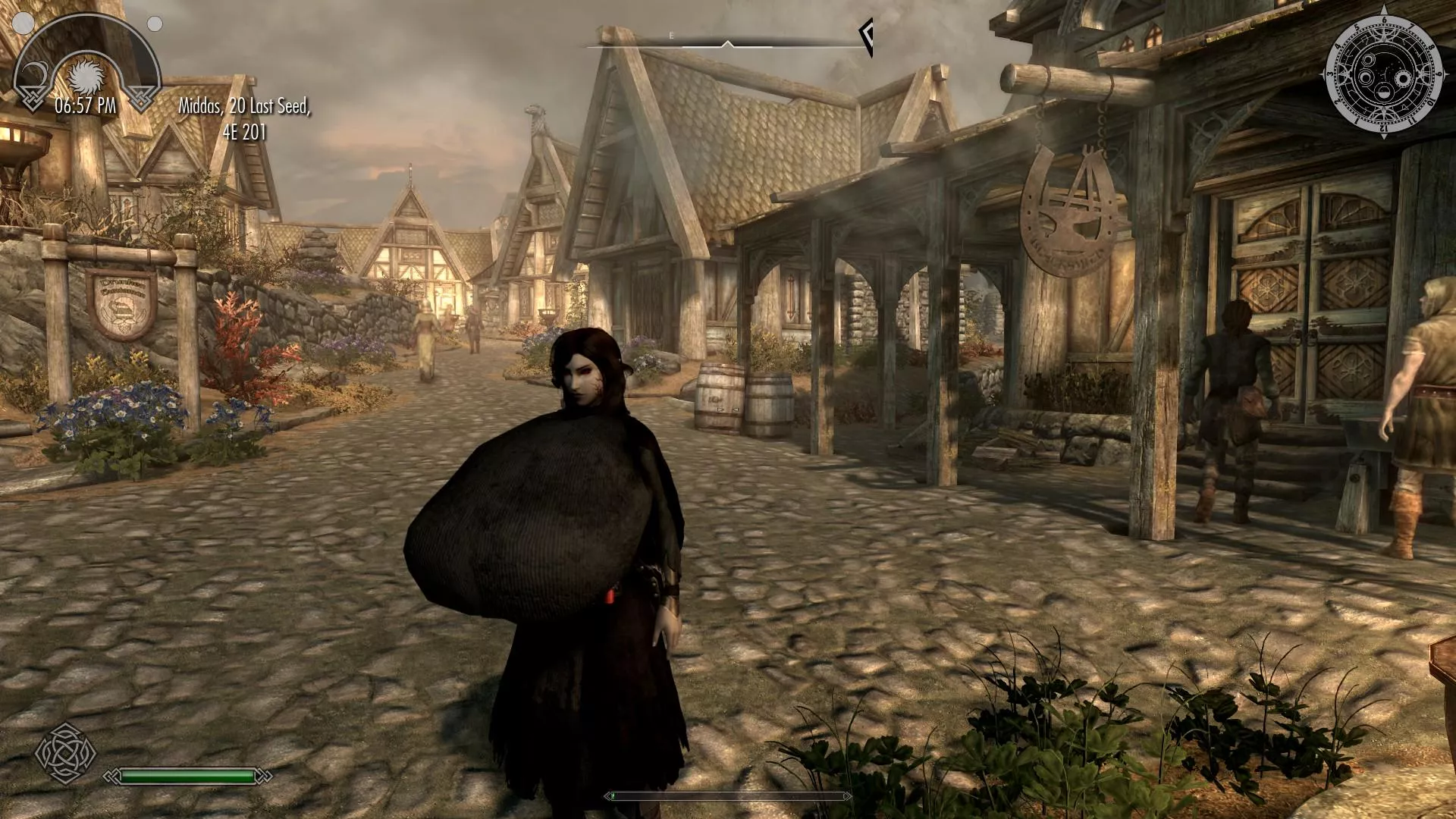
Task: Click the diamond pointer below the compass strip
Action: (728, 43)
